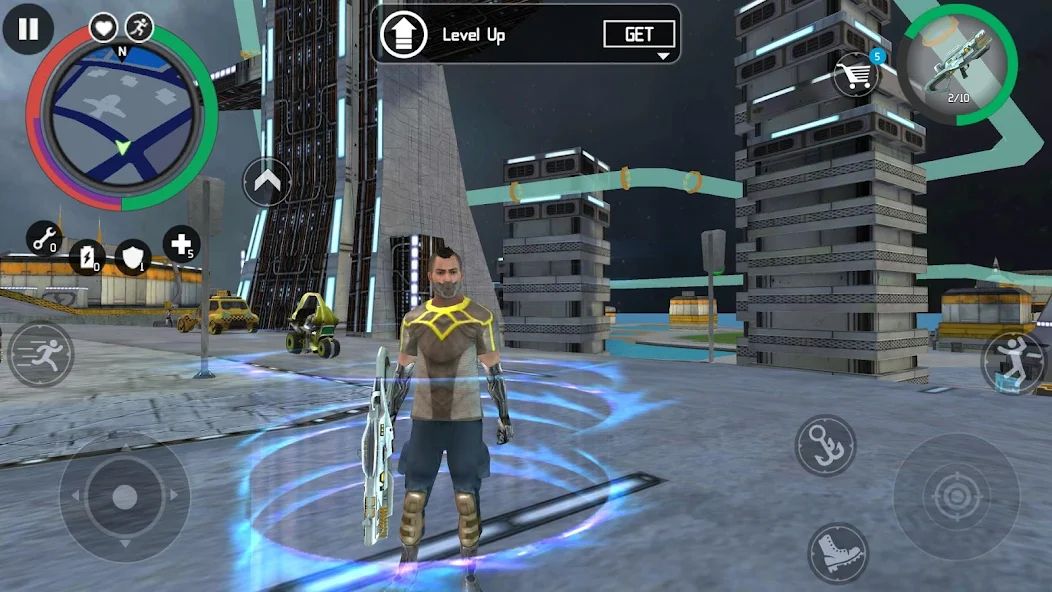This screenshot has height=592, width=1052.
Task: Use the battery energy item
Action: coord(88,257)
